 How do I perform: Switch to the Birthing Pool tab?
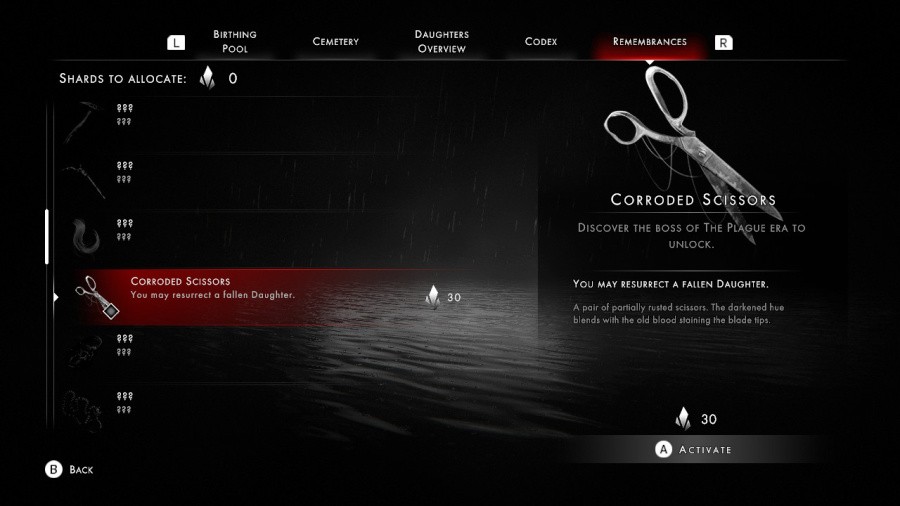click(234, 41)
